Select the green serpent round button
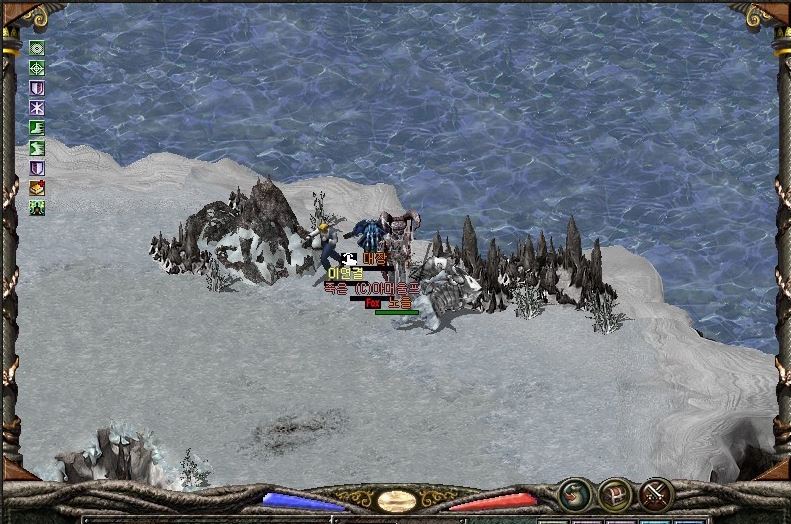The width and height of the screenshot is (791, 524). [574, 493]
